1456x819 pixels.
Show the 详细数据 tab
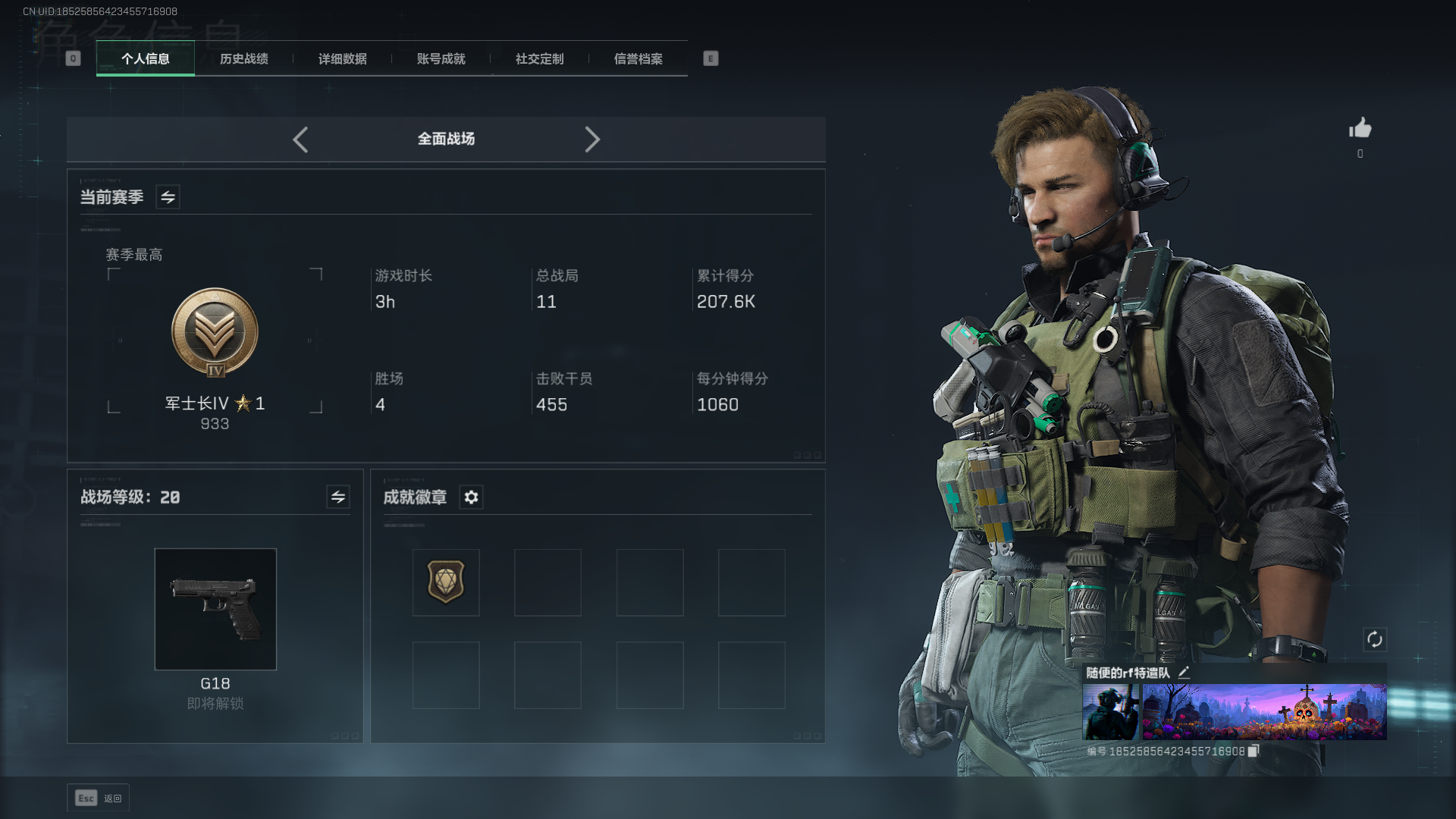point(343,58)
